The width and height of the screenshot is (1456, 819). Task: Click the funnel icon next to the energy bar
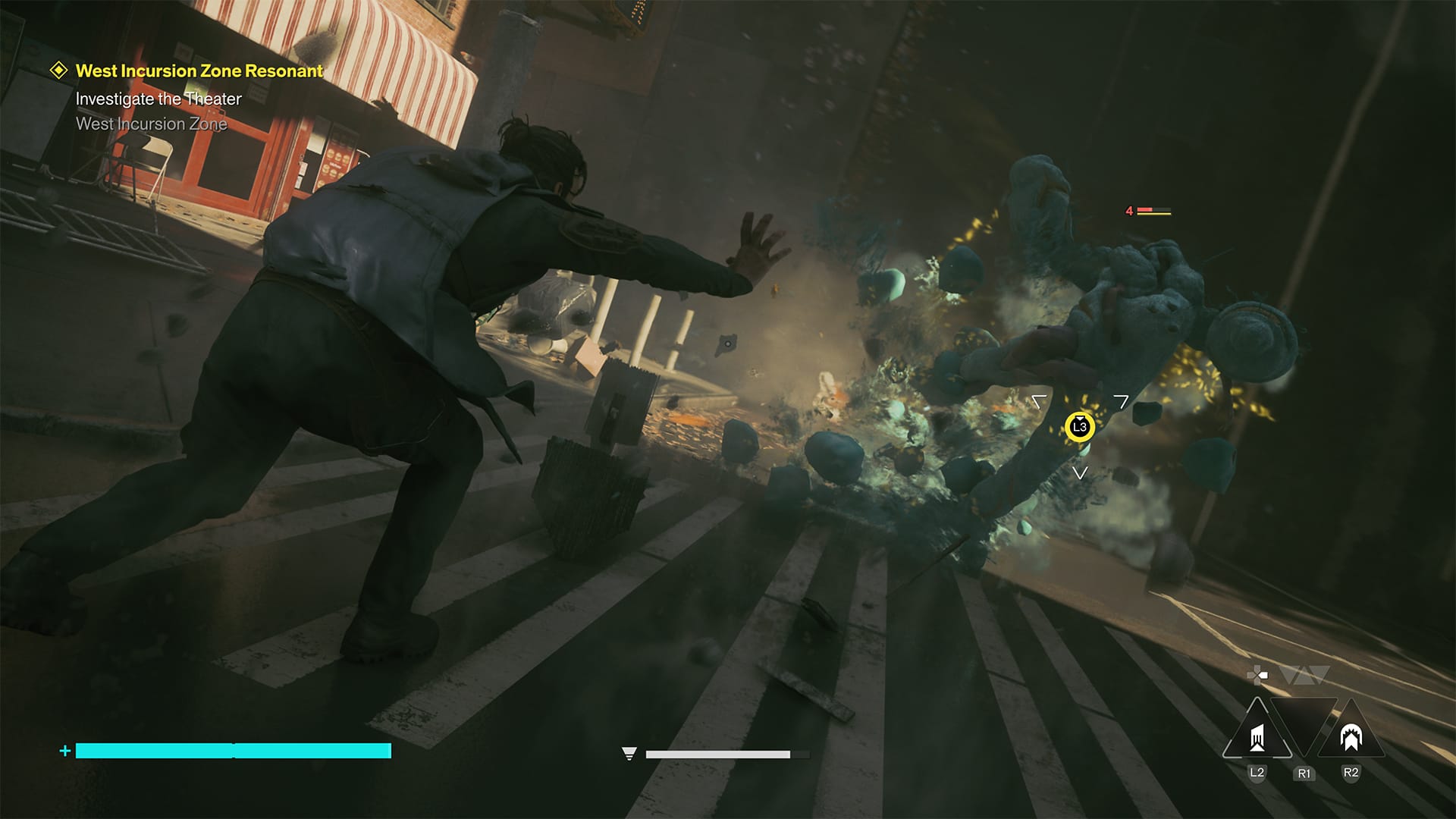(629, 753)
